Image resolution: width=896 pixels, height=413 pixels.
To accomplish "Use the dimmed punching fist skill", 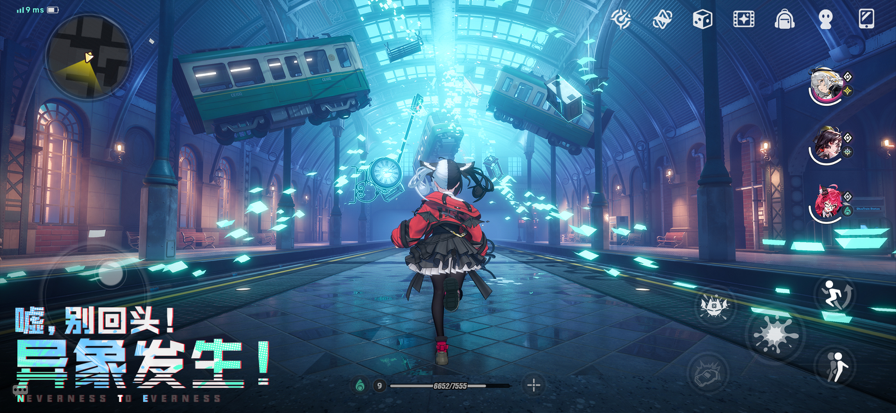I will [708, 373].
